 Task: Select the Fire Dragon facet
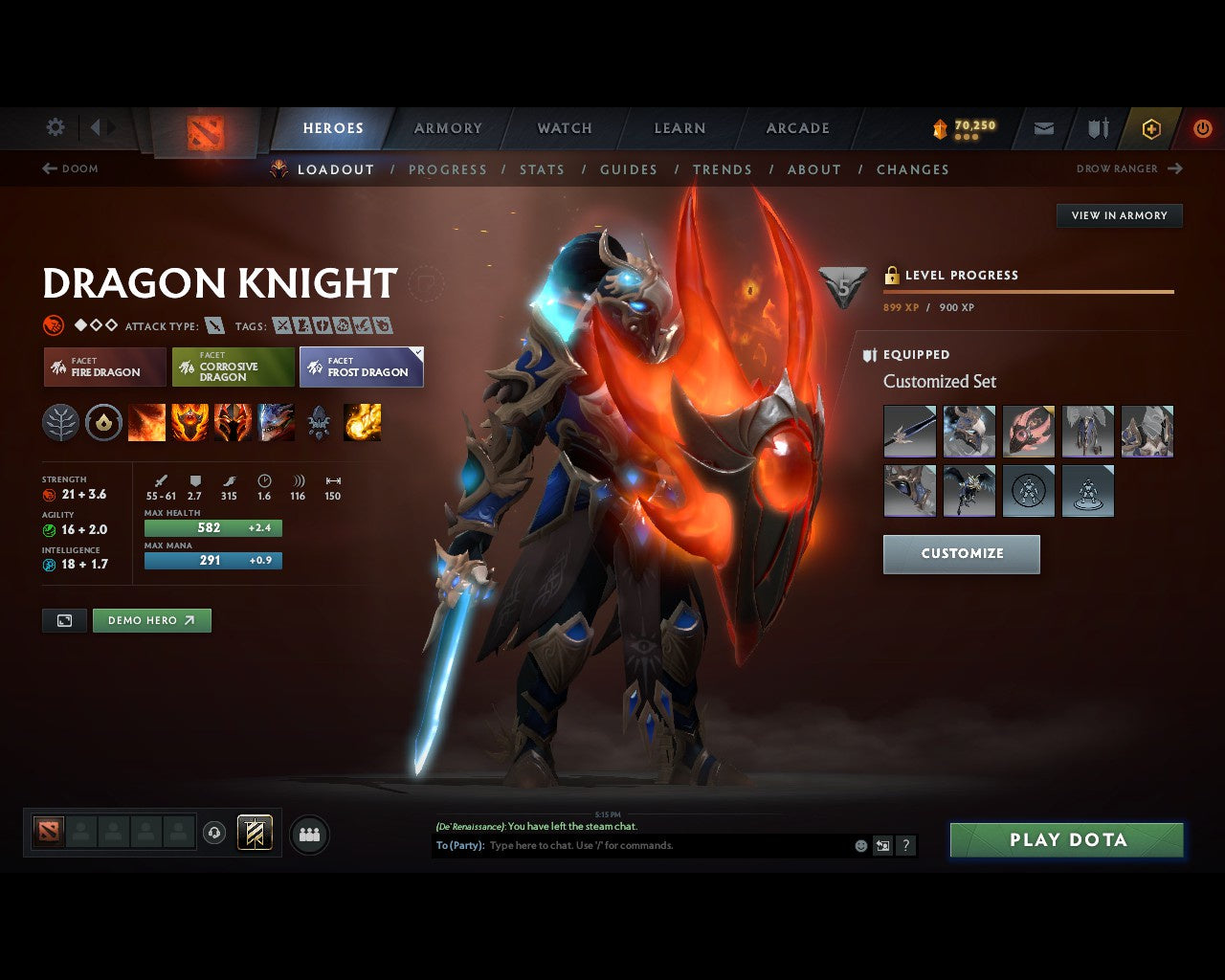(103, 367)
